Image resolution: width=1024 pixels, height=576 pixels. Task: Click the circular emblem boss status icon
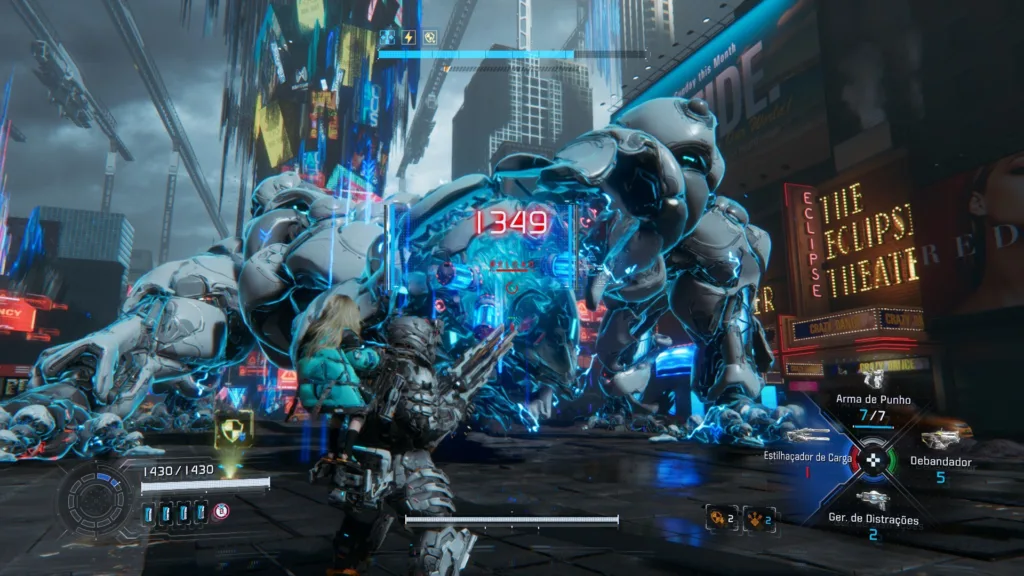tap(429, 38)
